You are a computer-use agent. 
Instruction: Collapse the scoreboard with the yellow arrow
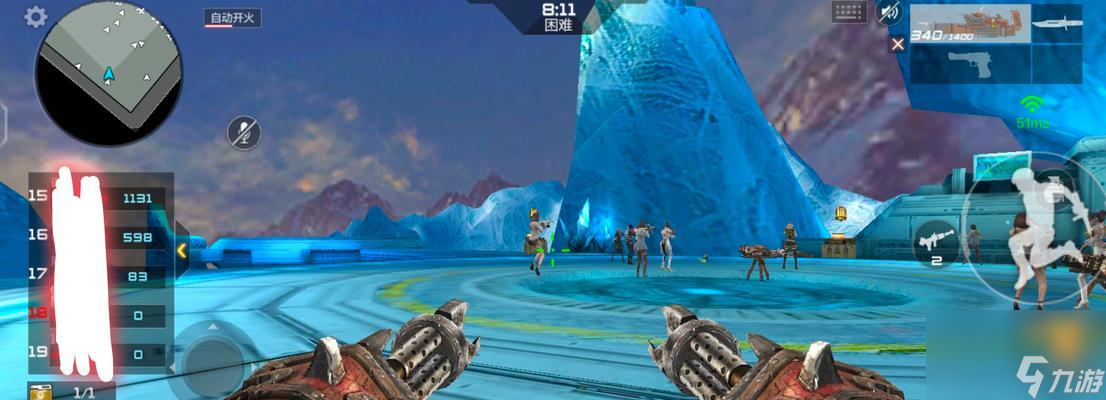pyautogui.click(x=181, y=250)
